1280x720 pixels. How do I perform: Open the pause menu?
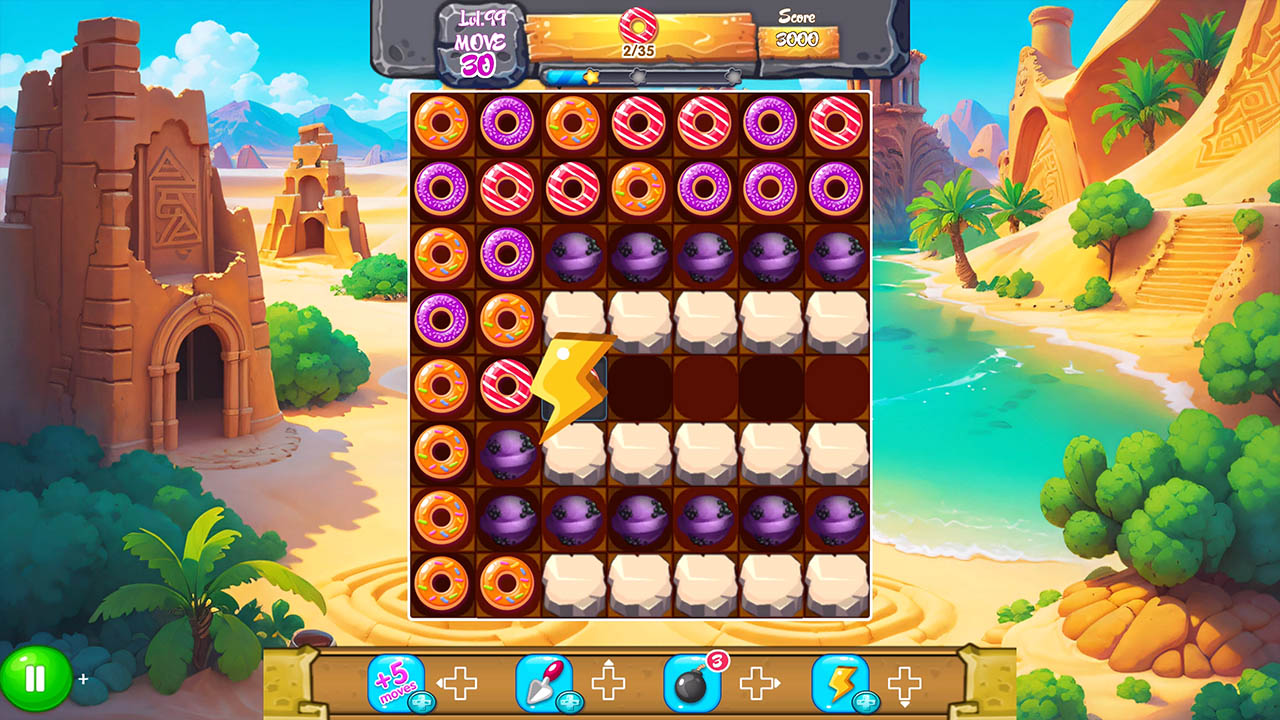click(34, 678)
